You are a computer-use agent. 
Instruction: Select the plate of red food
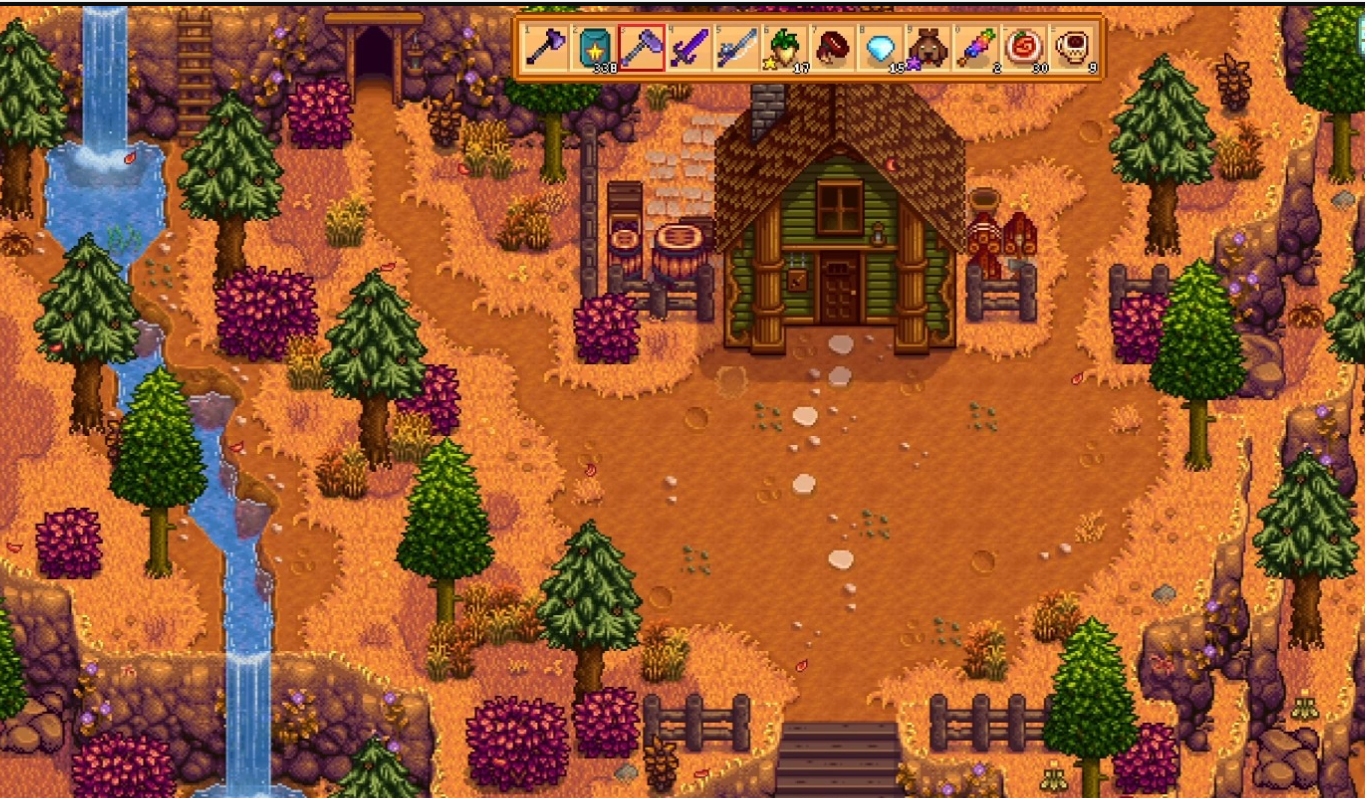coord(1025,47)
